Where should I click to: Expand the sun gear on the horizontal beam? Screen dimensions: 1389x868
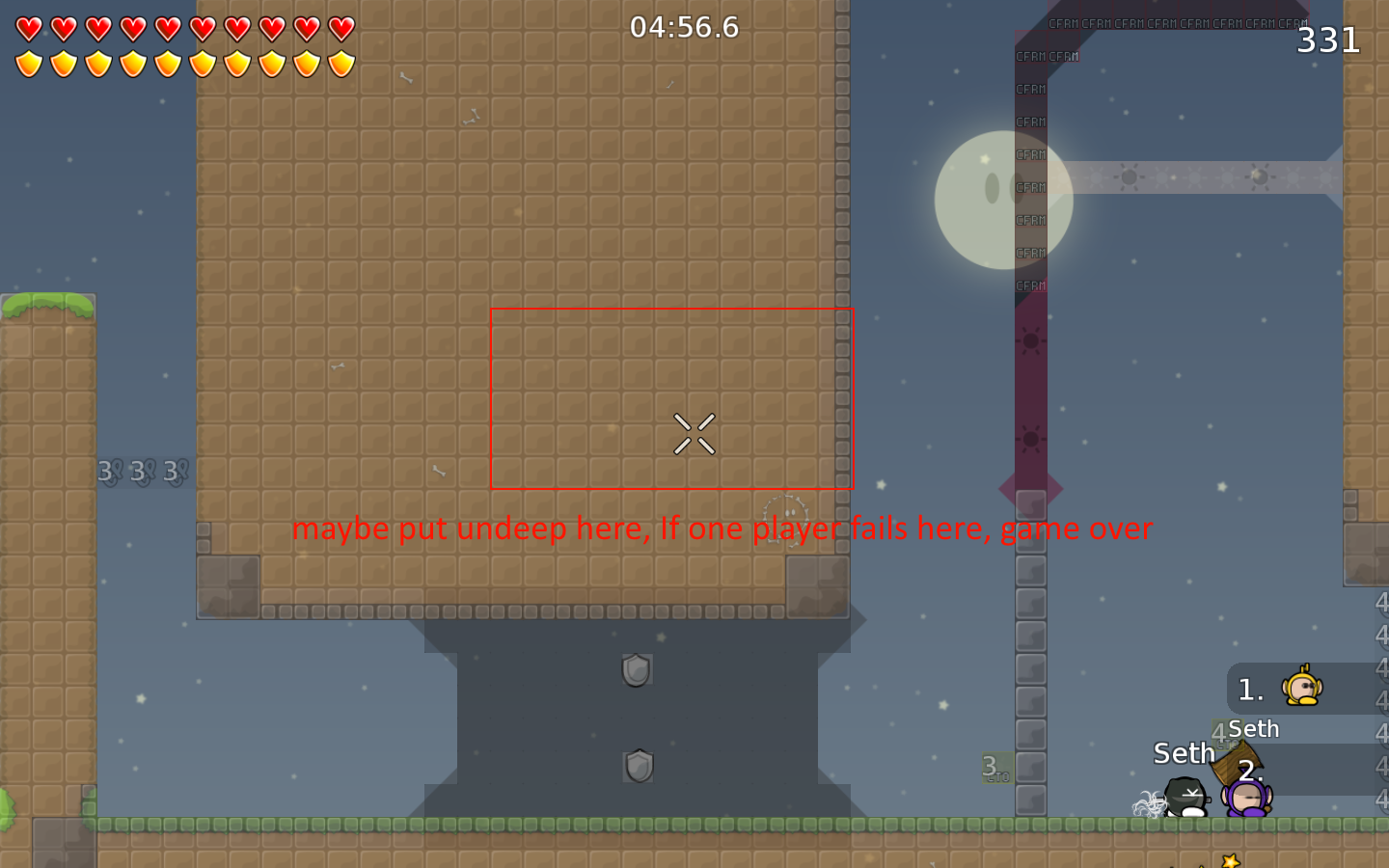pos(1129,177)
